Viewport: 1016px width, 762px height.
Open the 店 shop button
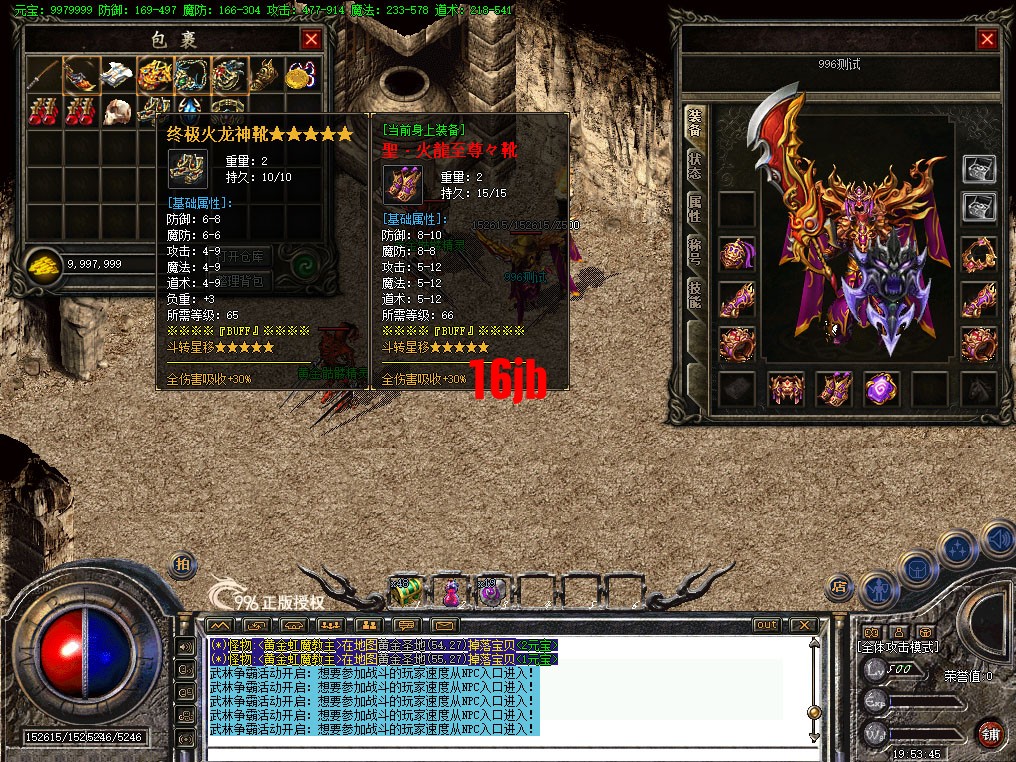pos(839,586)
